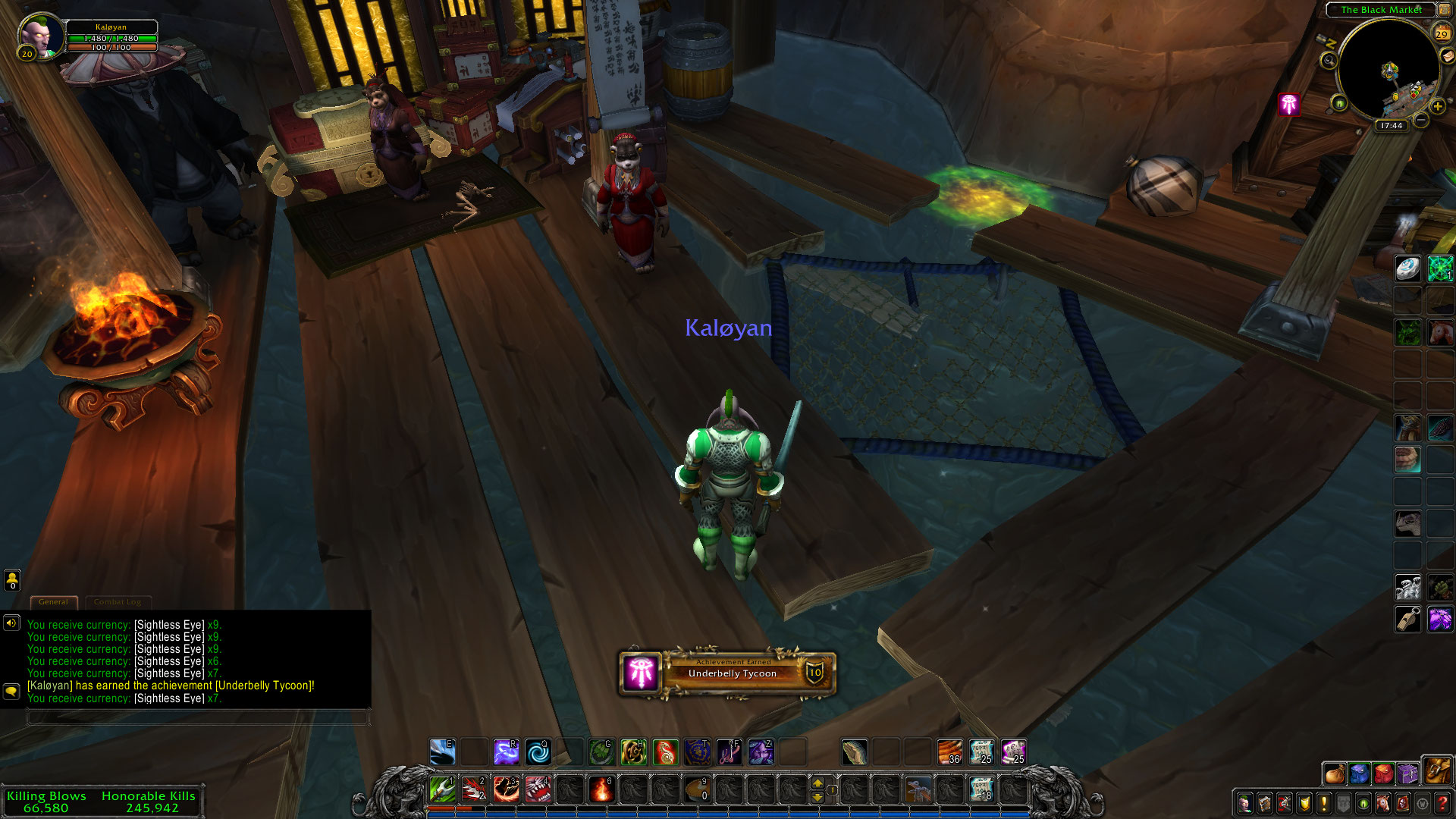The height and width of the screenshot is (819, 1456).
Task: Open the achievements shield button
Action: [x=1304, y=803]
